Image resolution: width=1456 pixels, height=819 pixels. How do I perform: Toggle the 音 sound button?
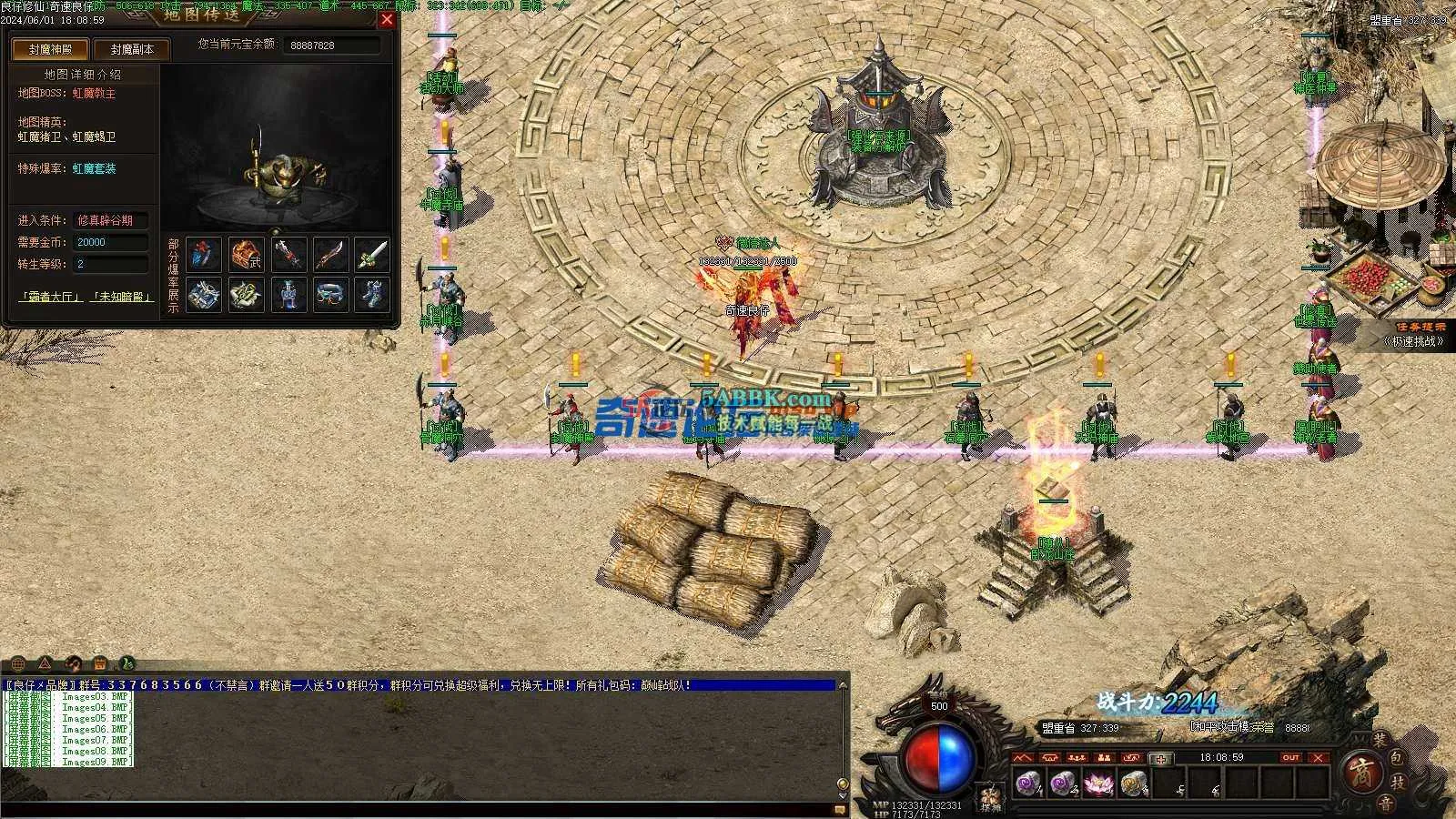click(x=1384, y=803)
